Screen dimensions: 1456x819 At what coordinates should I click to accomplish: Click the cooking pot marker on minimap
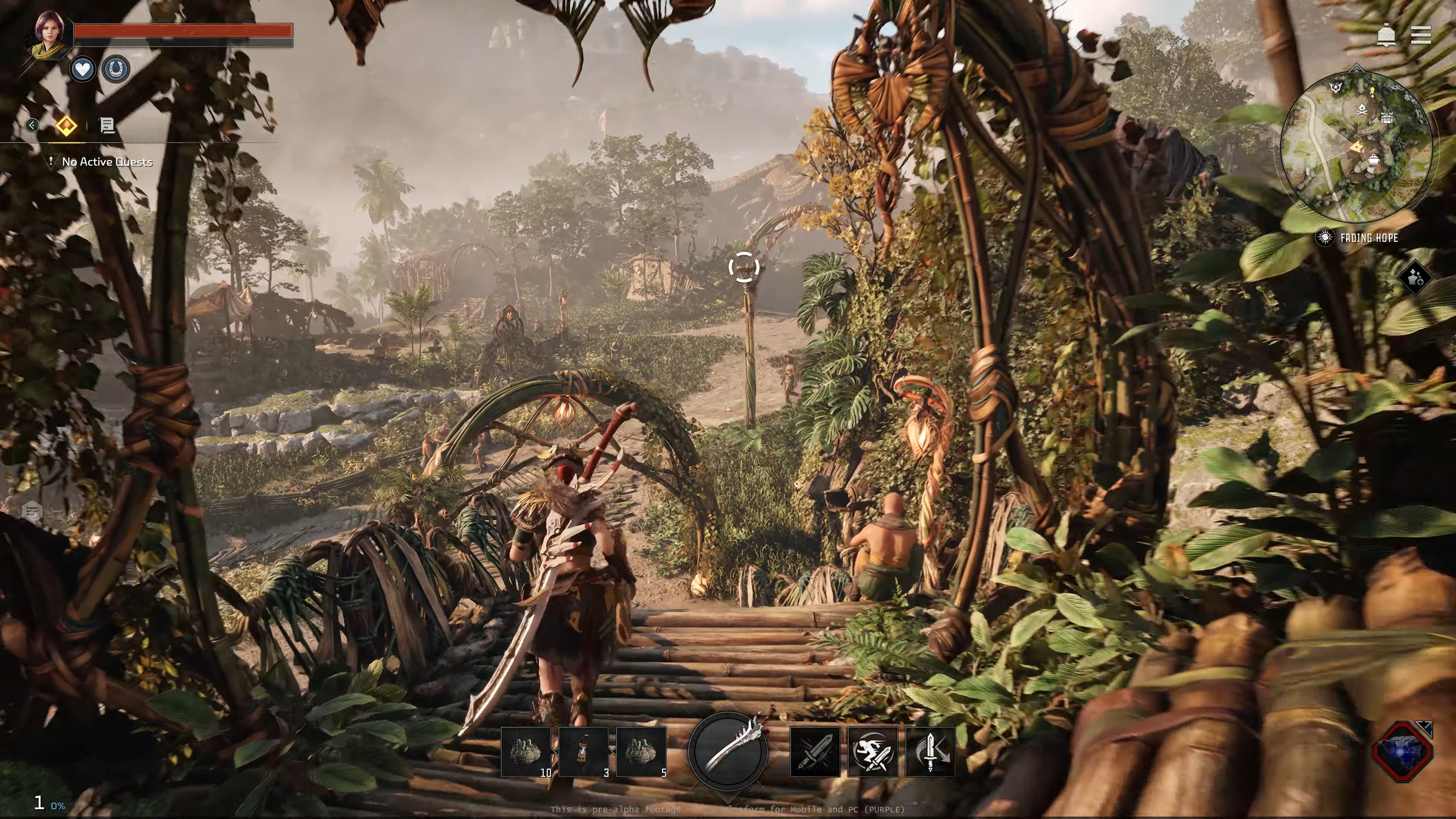1373,160
